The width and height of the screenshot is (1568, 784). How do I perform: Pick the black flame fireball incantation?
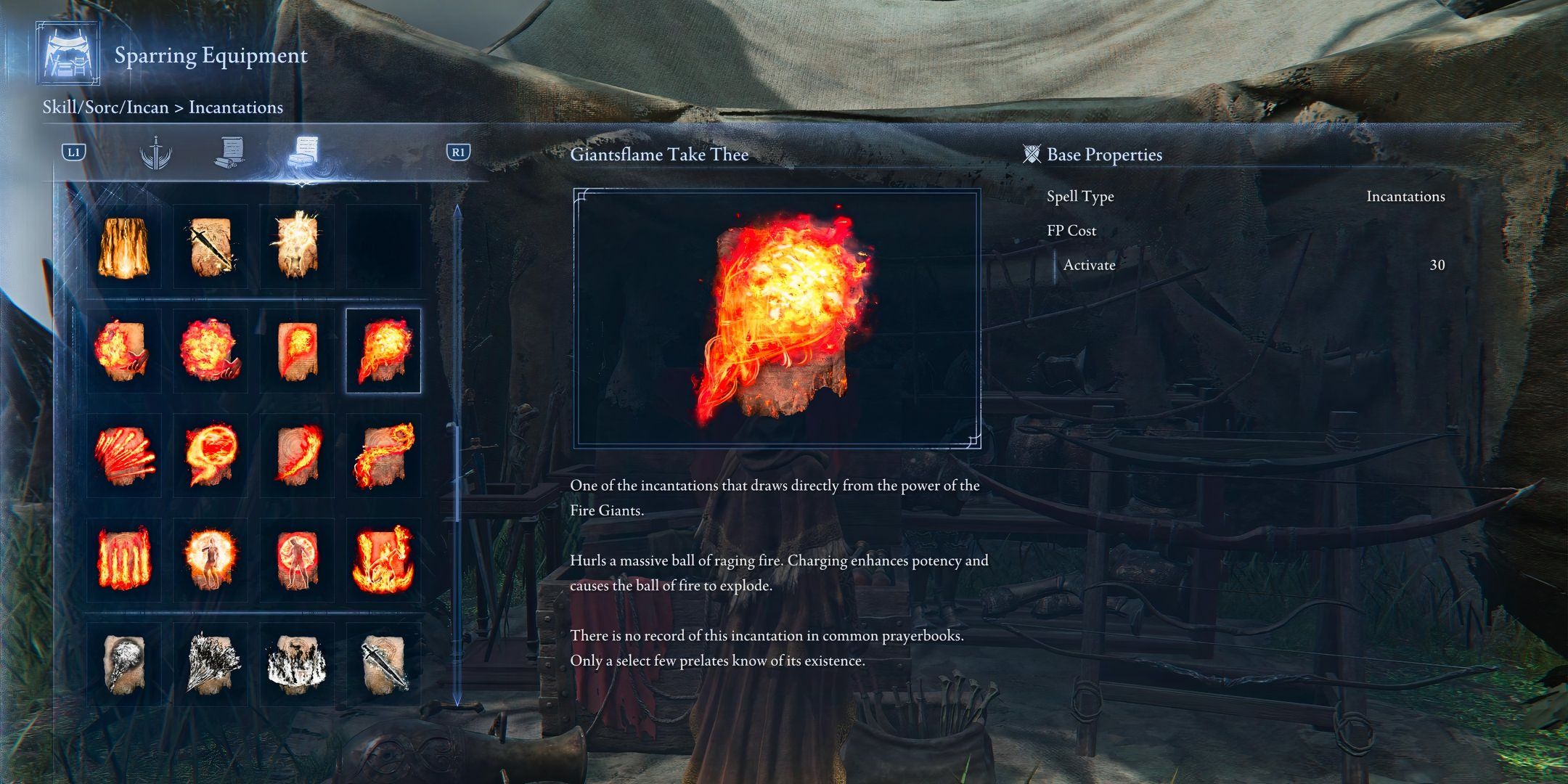123,663
